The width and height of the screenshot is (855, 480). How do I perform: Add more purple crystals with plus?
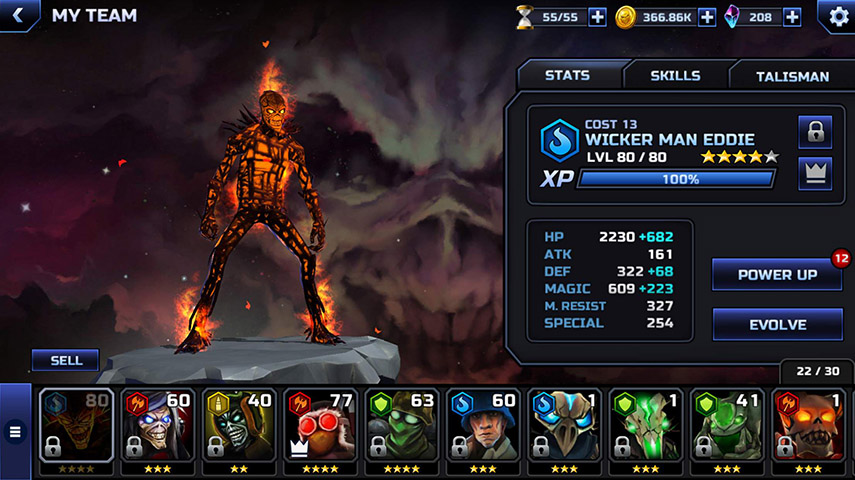(x=792, y=17)
